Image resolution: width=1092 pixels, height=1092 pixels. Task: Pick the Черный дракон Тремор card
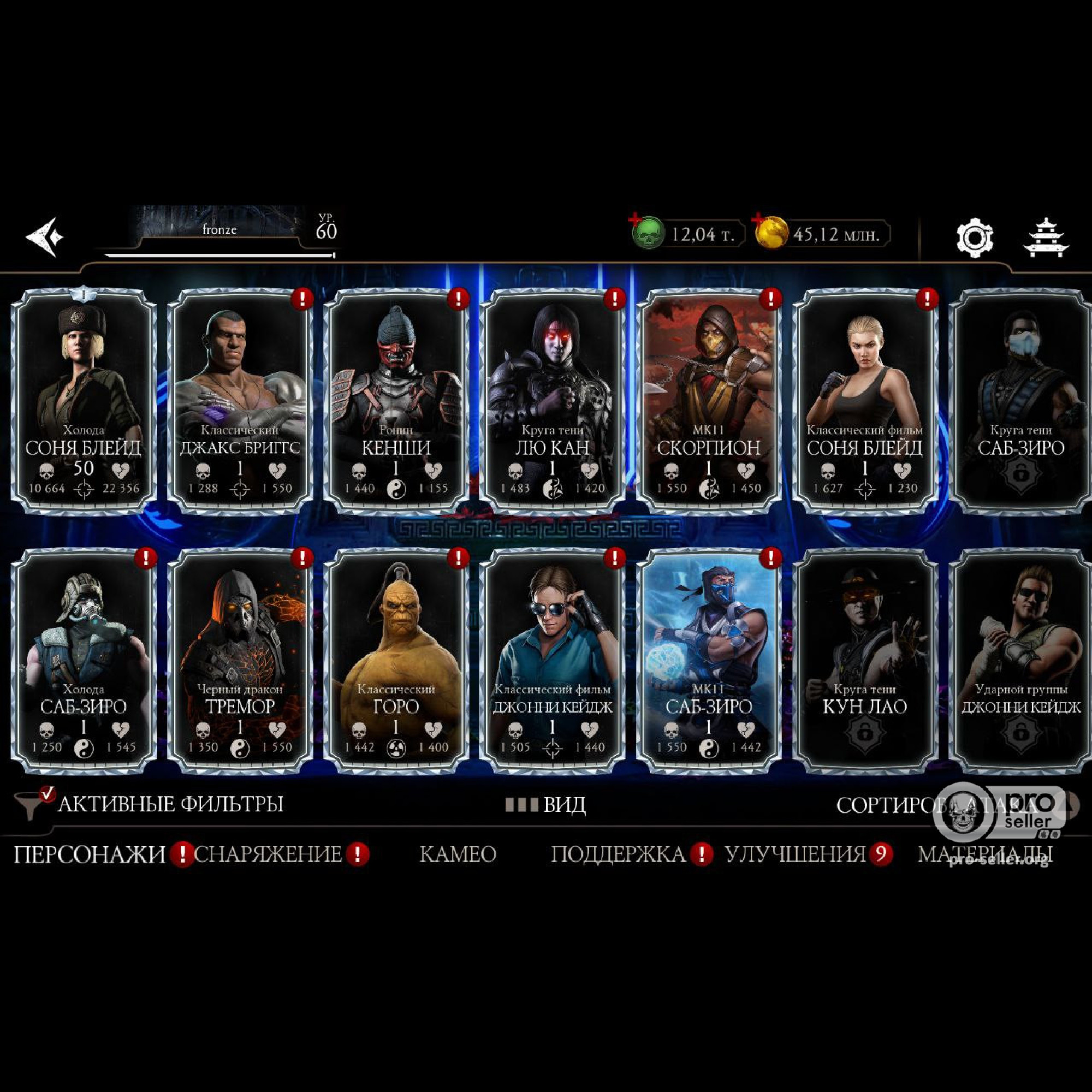(240, 660)
